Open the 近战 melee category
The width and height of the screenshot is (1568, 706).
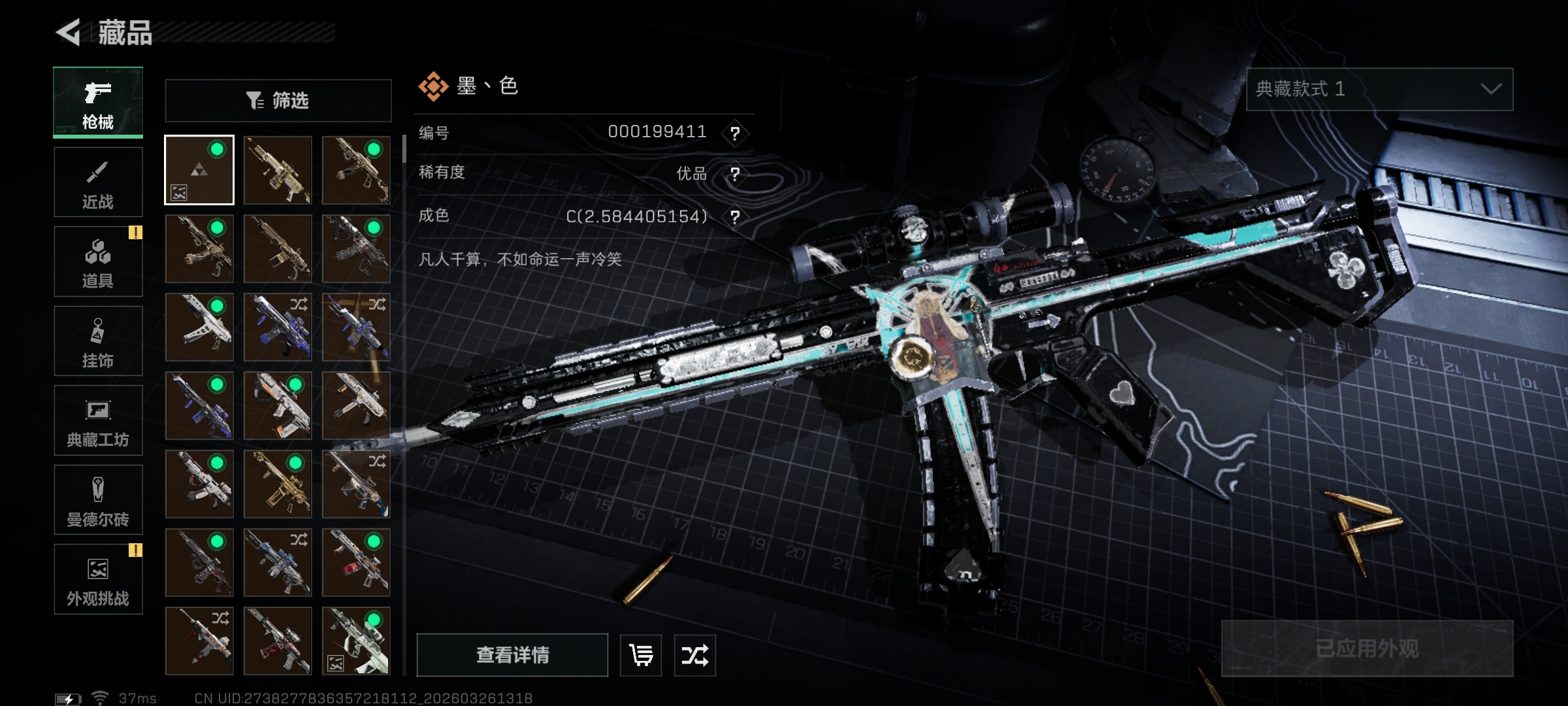click(x=98, y=182)
